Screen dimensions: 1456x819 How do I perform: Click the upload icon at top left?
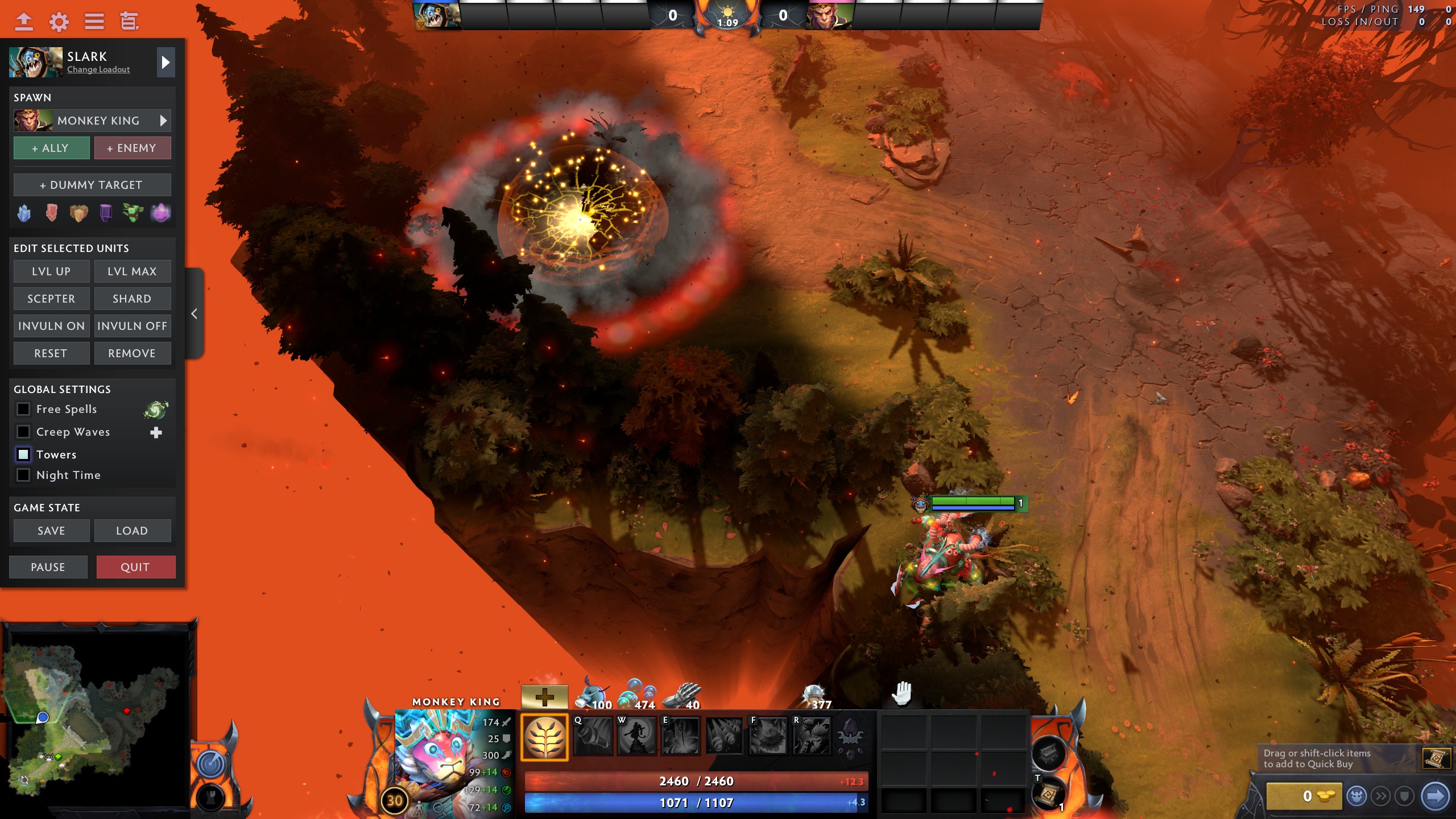click(x=23, y=22)
